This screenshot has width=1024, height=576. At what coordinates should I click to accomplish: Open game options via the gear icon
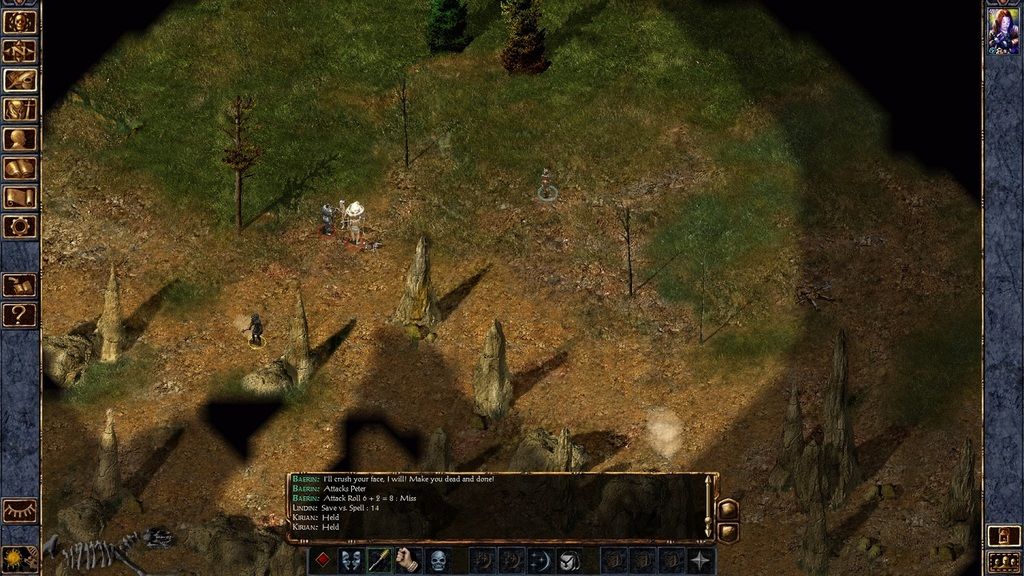(x=19, y=226)
